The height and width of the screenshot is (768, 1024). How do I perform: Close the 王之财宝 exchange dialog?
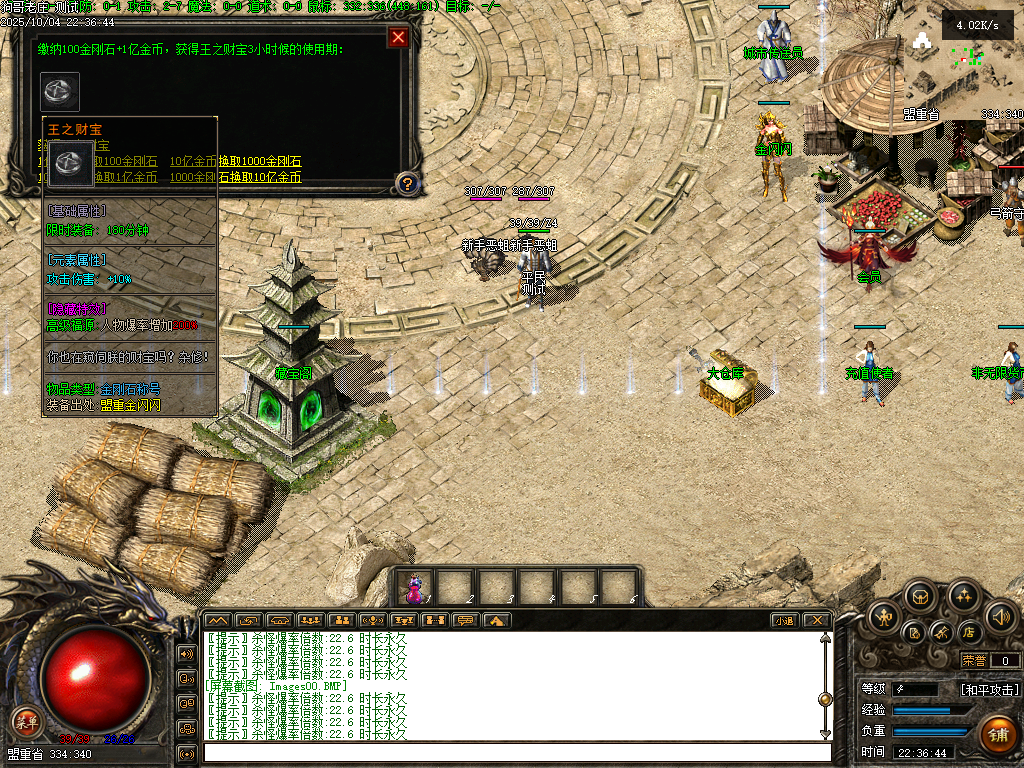(x=398, y=38)
